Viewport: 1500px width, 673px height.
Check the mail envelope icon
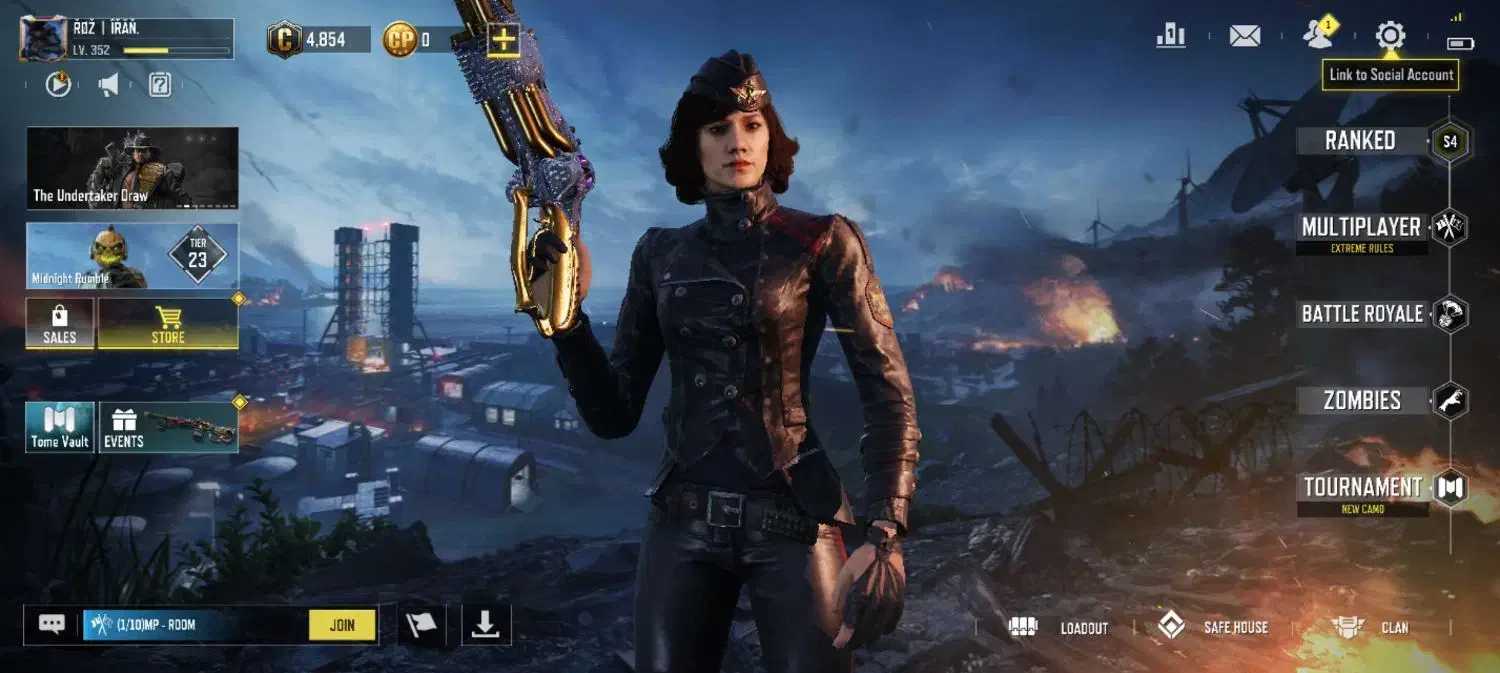click(1244, 37)
